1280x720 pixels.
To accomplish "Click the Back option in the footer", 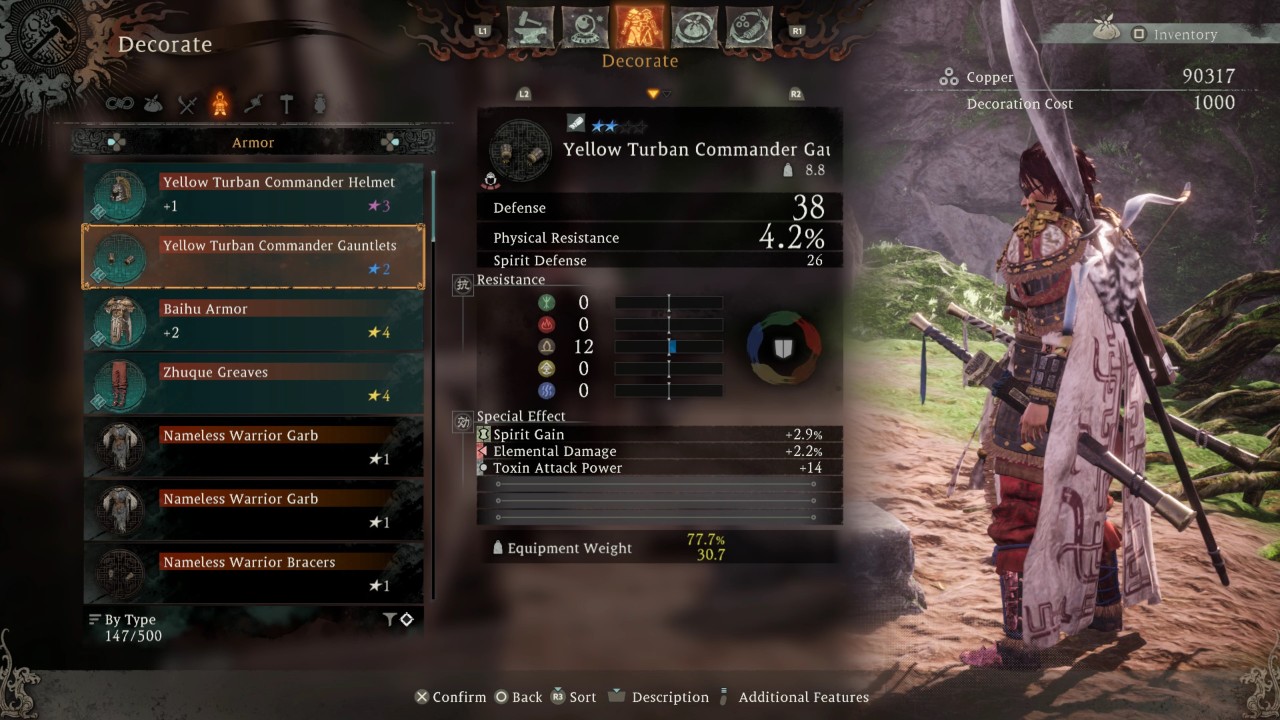I will click(518, 697).
